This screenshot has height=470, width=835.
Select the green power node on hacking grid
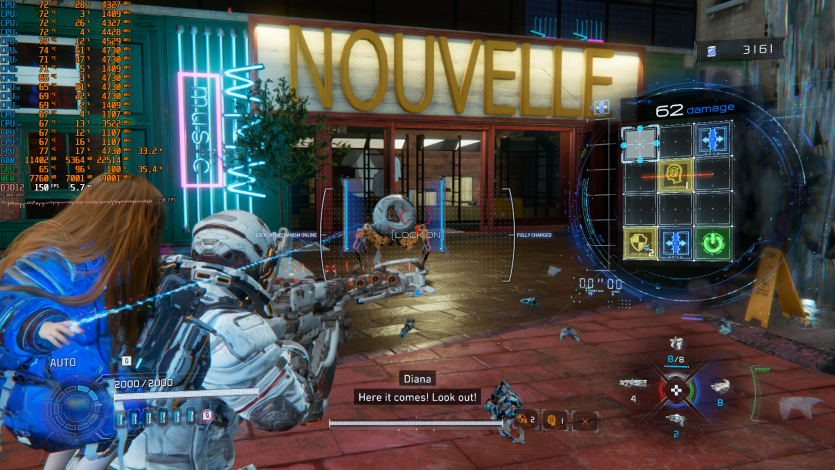coord(711,242)
